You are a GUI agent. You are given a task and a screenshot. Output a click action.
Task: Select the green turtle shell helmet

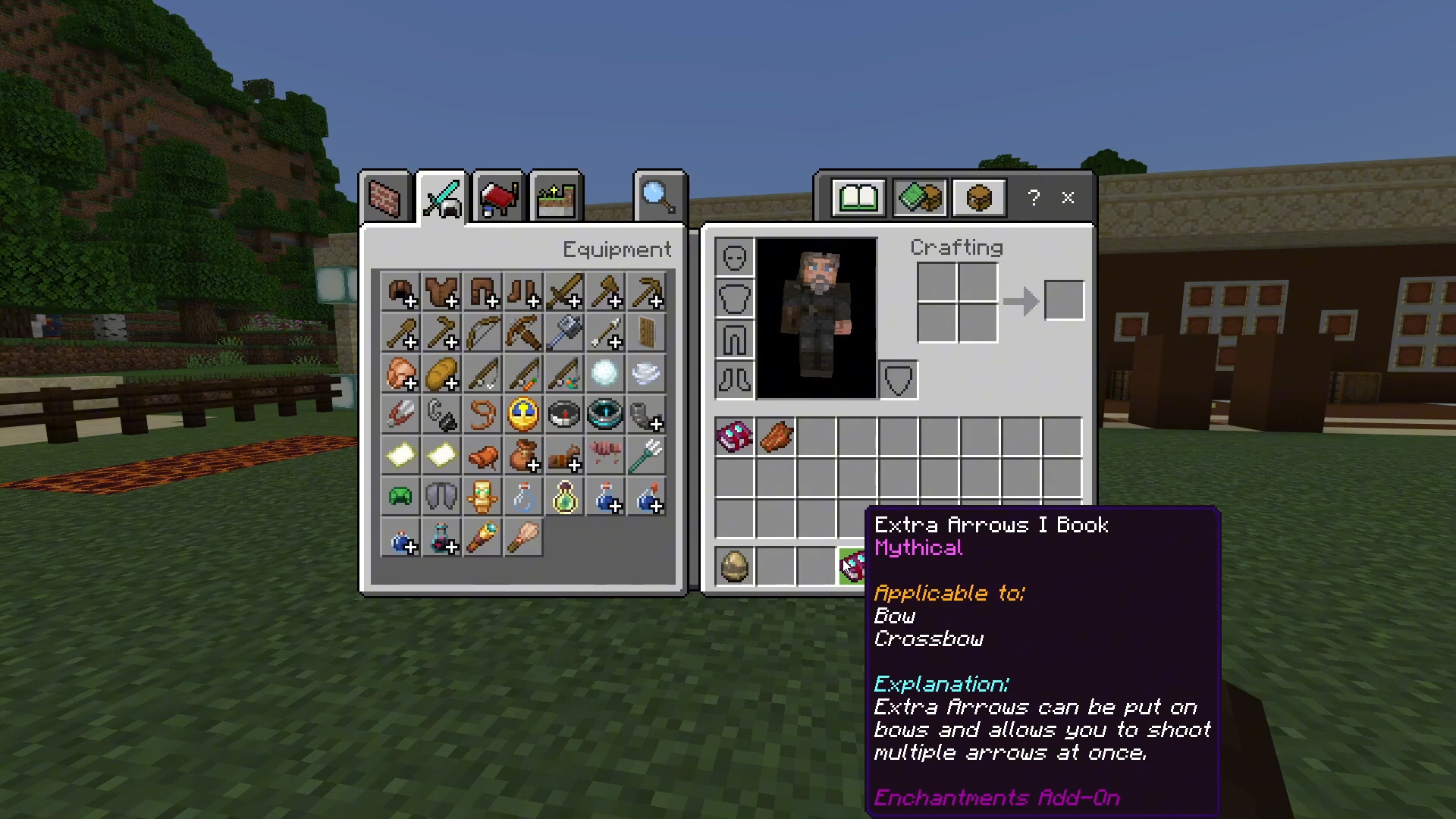point(400,497)
